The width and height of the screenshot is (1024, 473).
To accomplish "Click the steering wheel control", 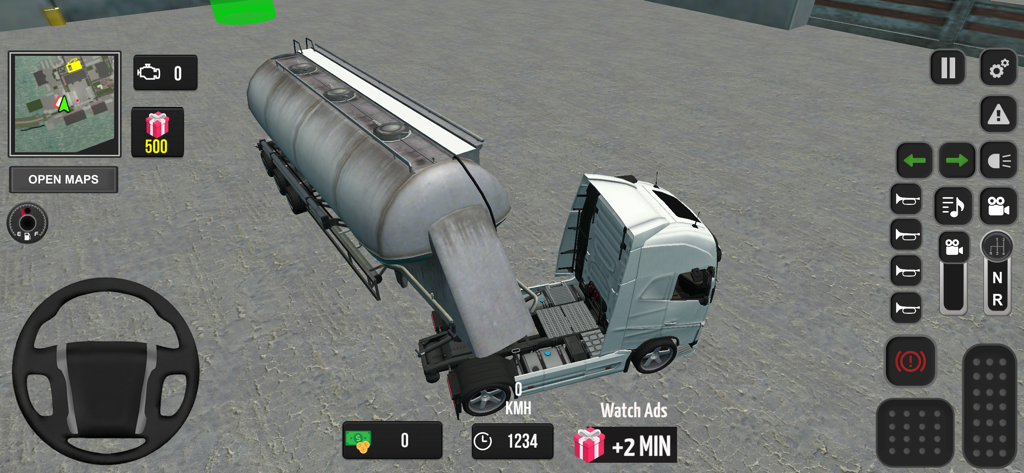I will (105, 370).
